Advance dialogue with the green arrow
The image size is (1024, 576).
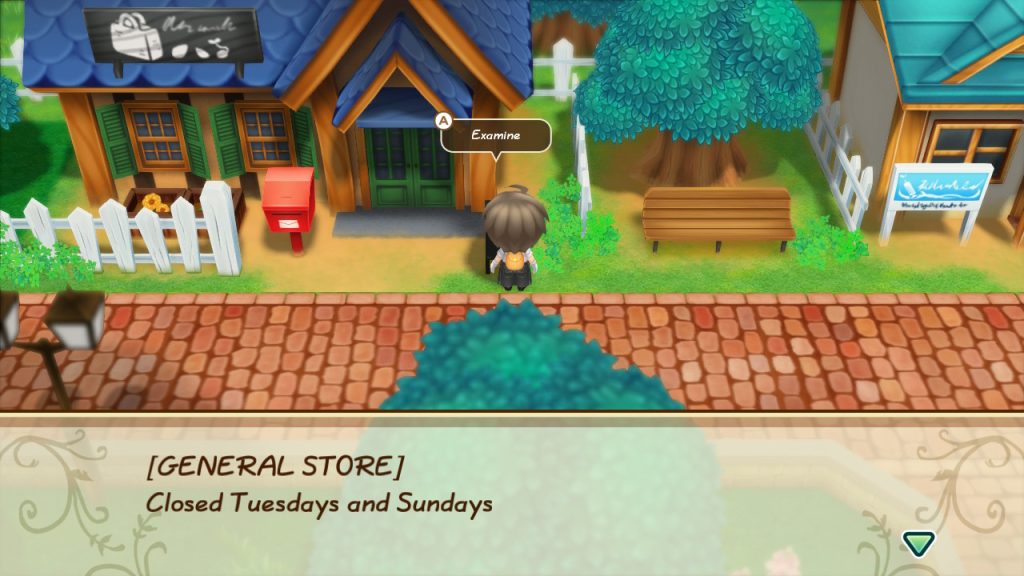pos(917,543)
